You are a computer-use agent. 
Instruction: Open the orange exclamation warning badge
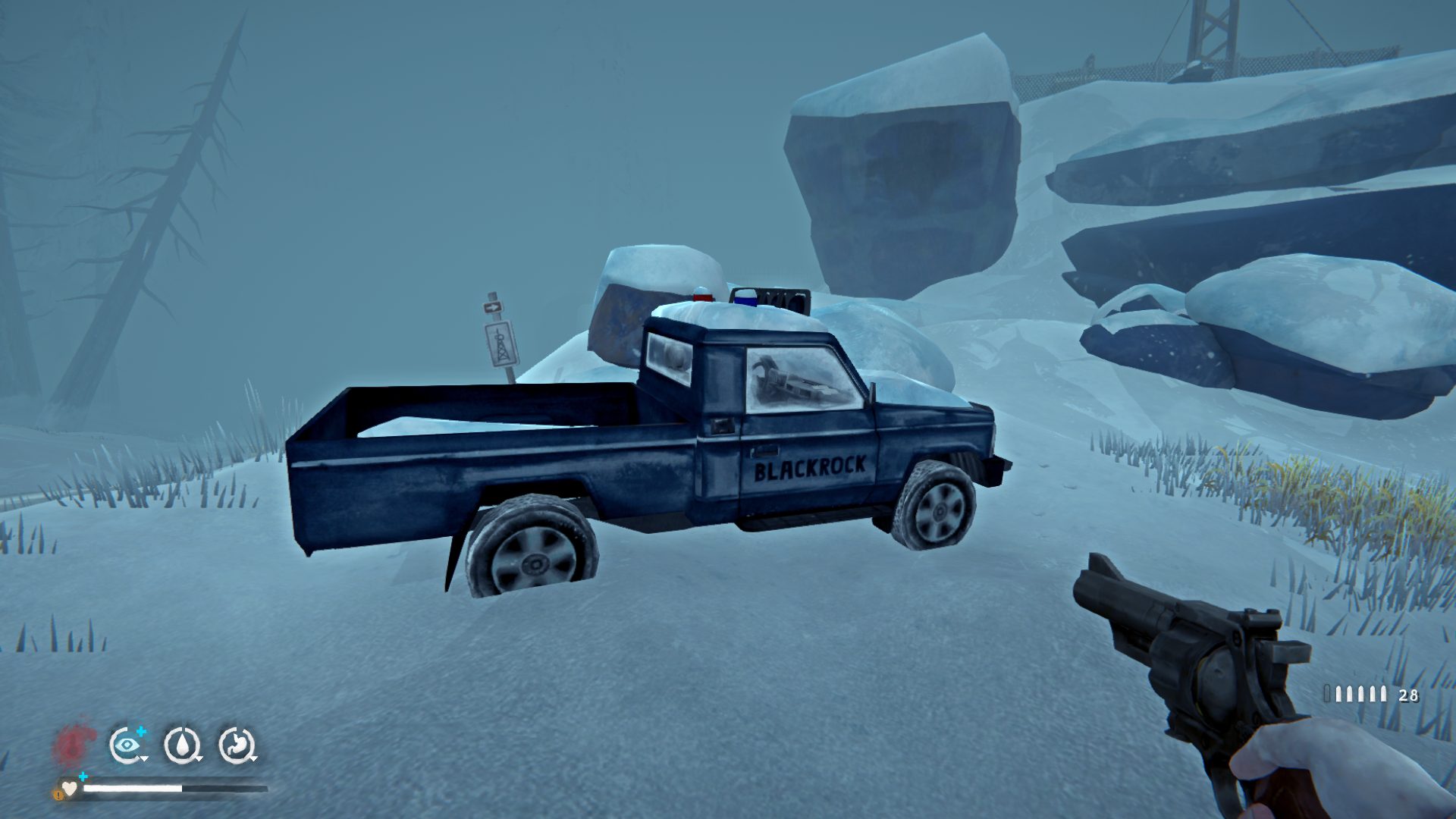coord(58,794)
